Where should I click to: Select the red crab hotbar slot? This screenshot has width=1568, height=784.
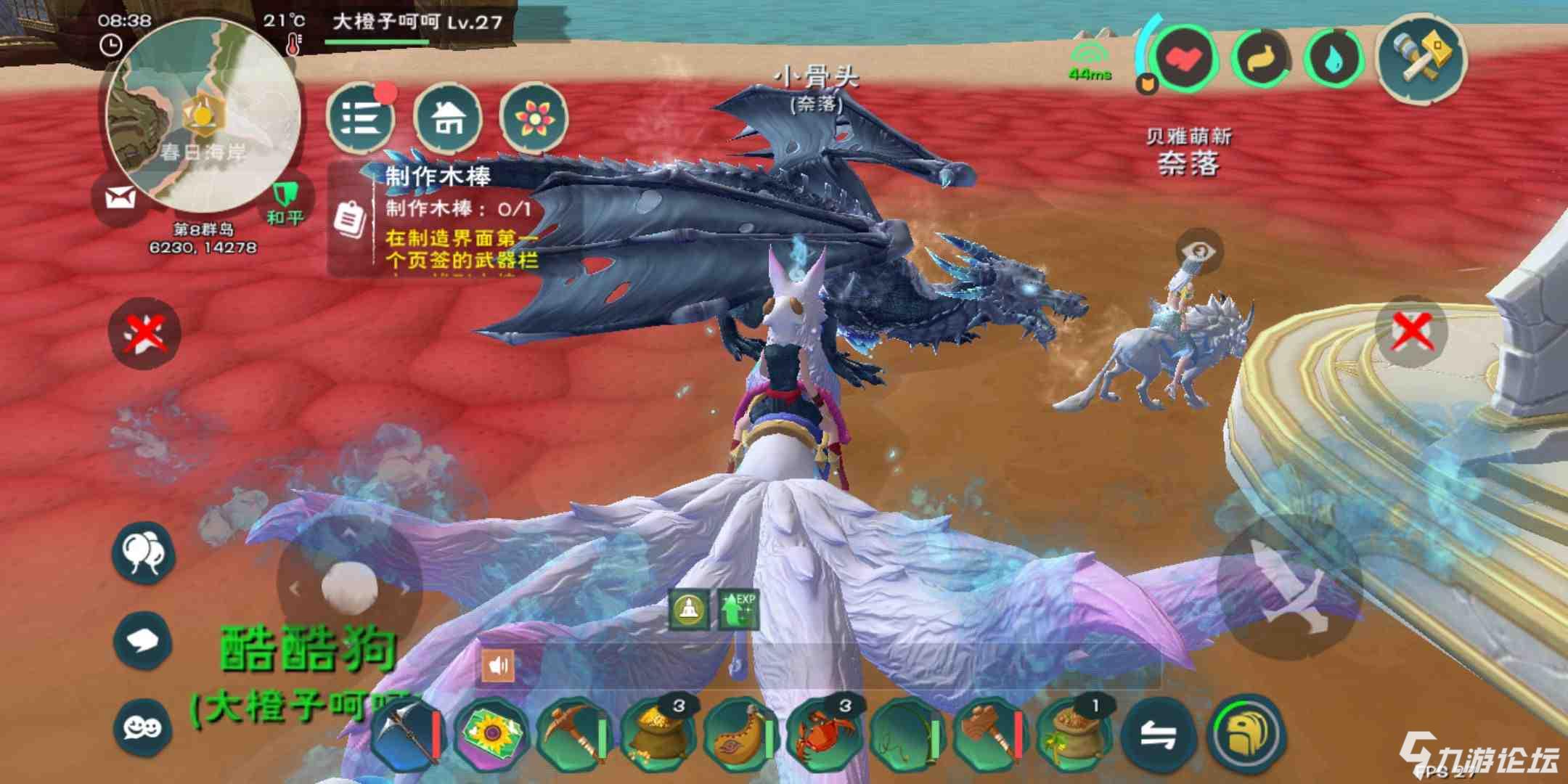coord(822,733)
